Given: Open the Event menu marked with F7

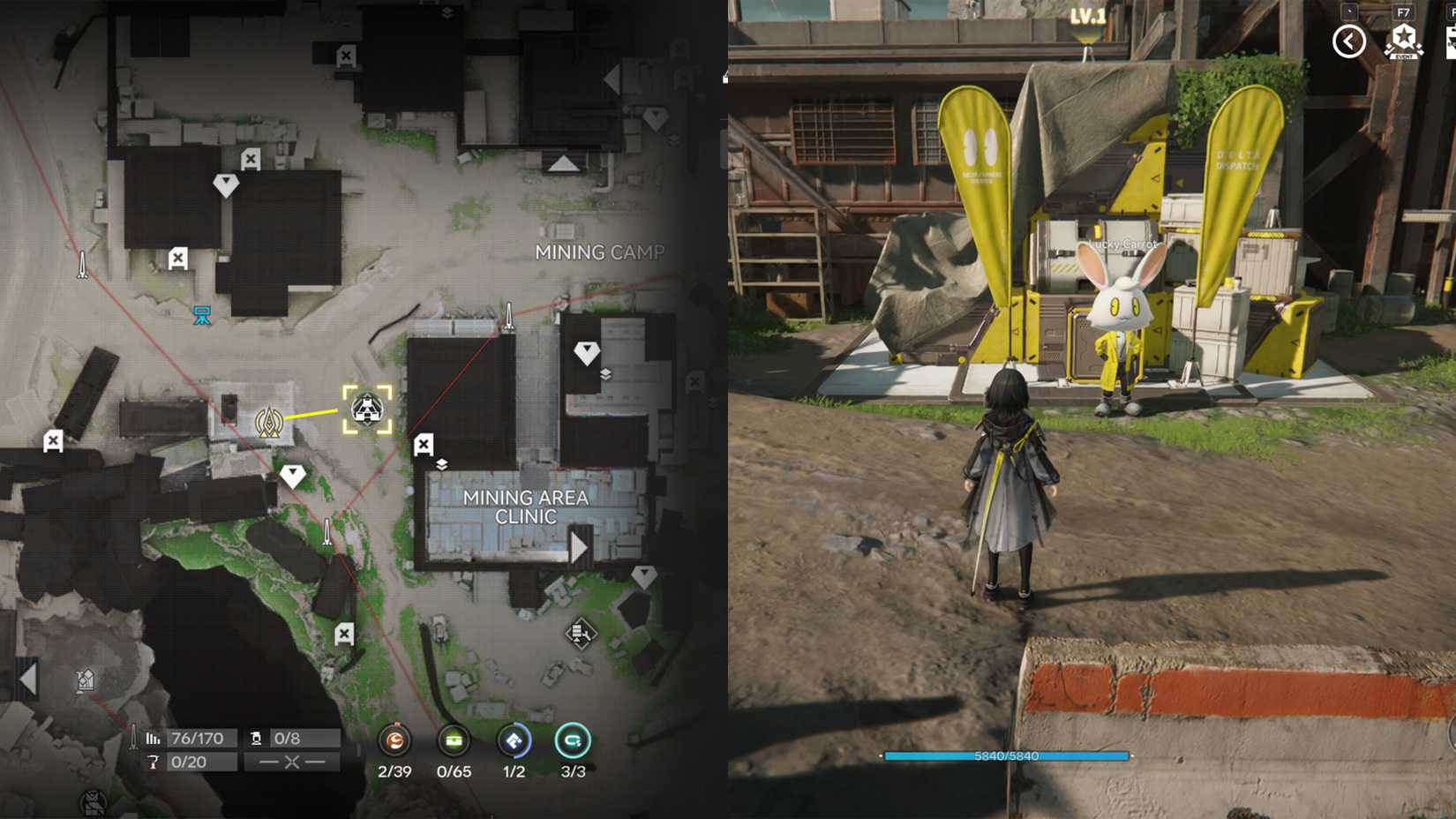Looking at the screenshot, I should pos(1403,40).
